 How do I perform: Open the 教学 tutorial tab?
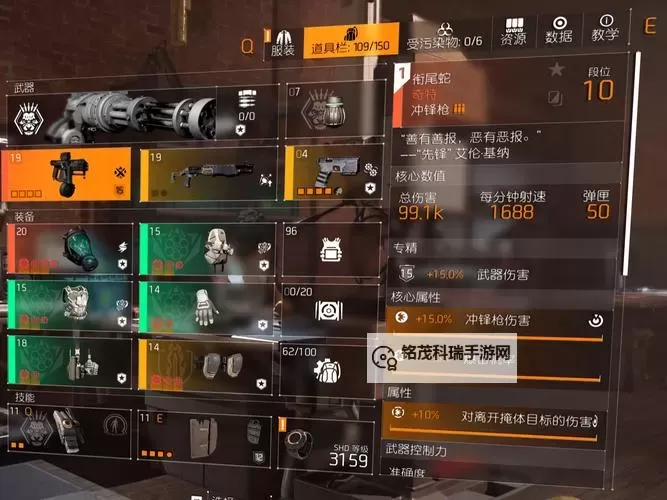[606, 32]
